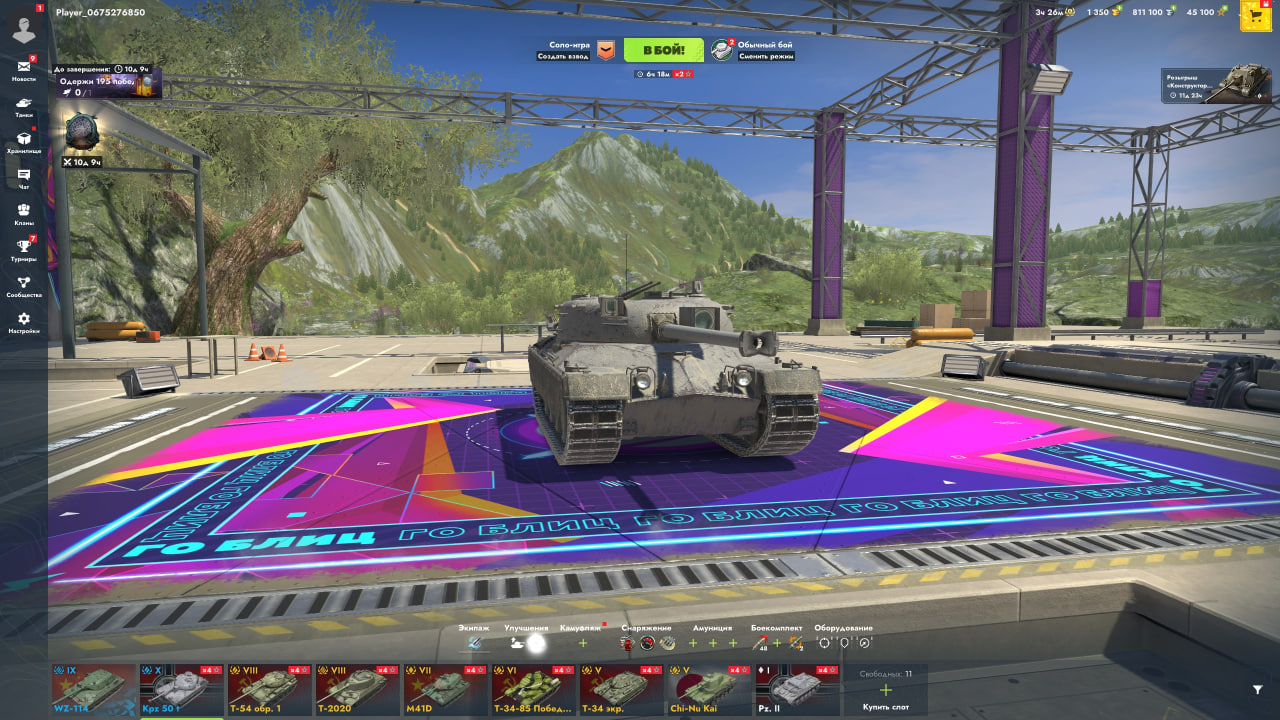Viewport: 1280px width, 720px height.
Task: Select the Pz. II tank slot
Action: tap(798, 690)
